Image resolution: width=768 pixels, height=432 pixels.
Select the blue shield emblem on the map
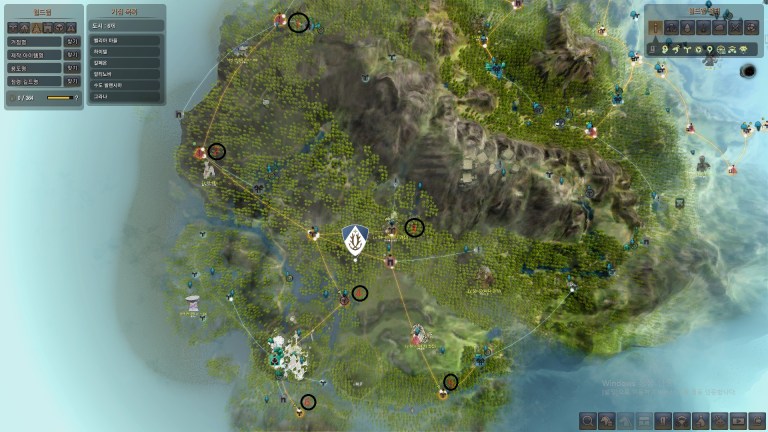(354, 239)
